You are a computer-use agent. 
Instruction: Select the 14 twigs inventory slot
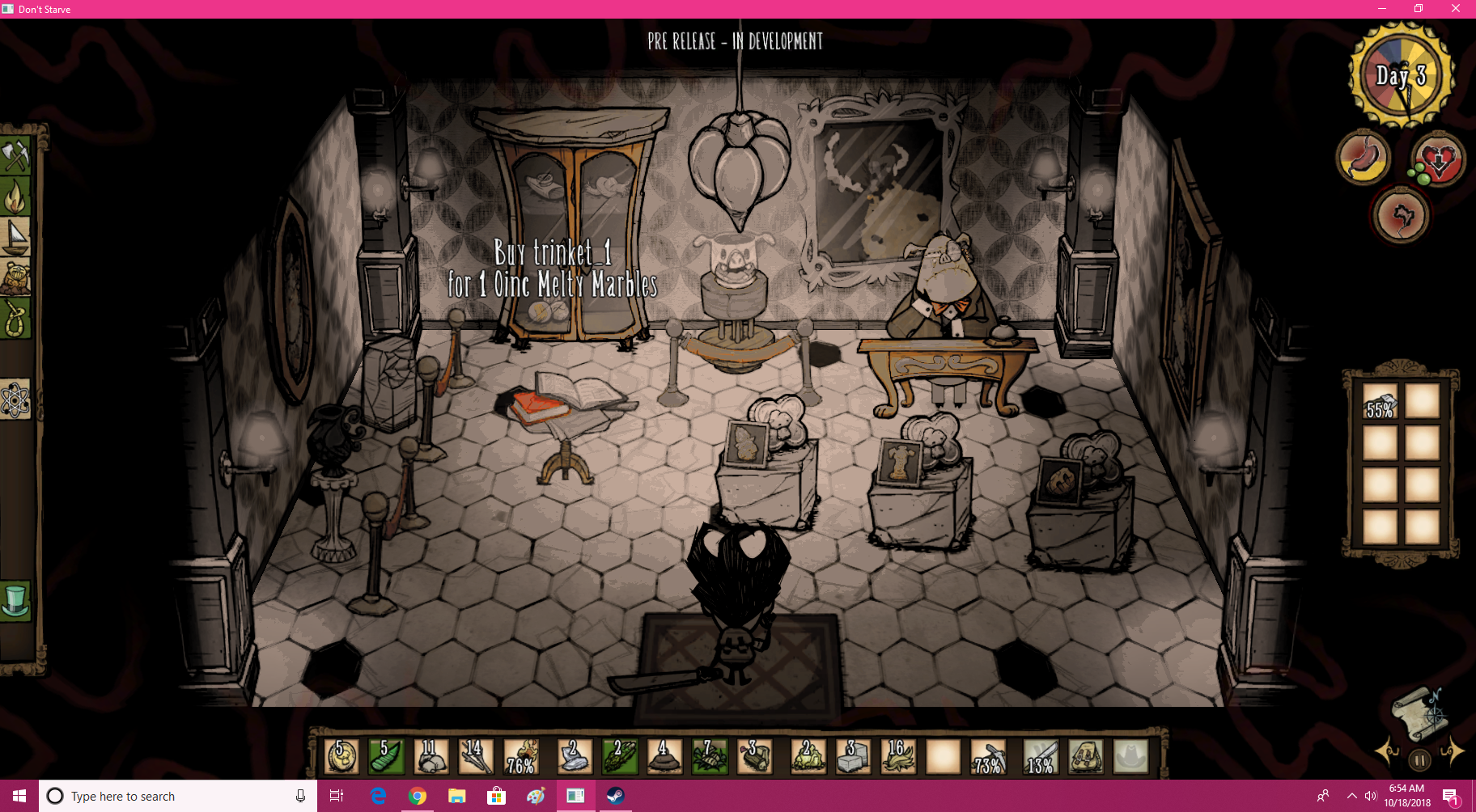click(x=476, y=757)
